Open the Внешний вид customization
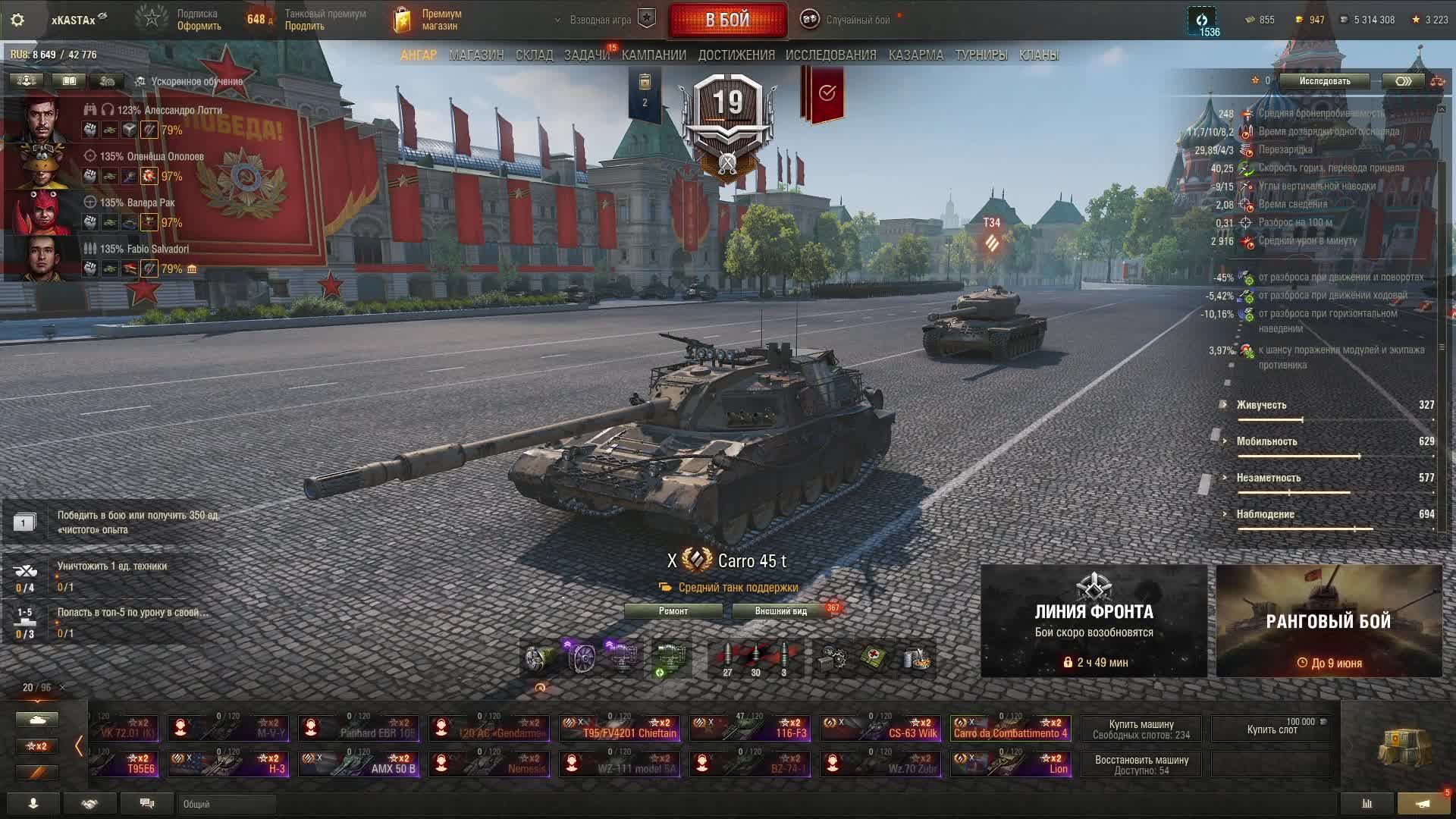Screen dimensions: 1456x819 pos(780,611)
